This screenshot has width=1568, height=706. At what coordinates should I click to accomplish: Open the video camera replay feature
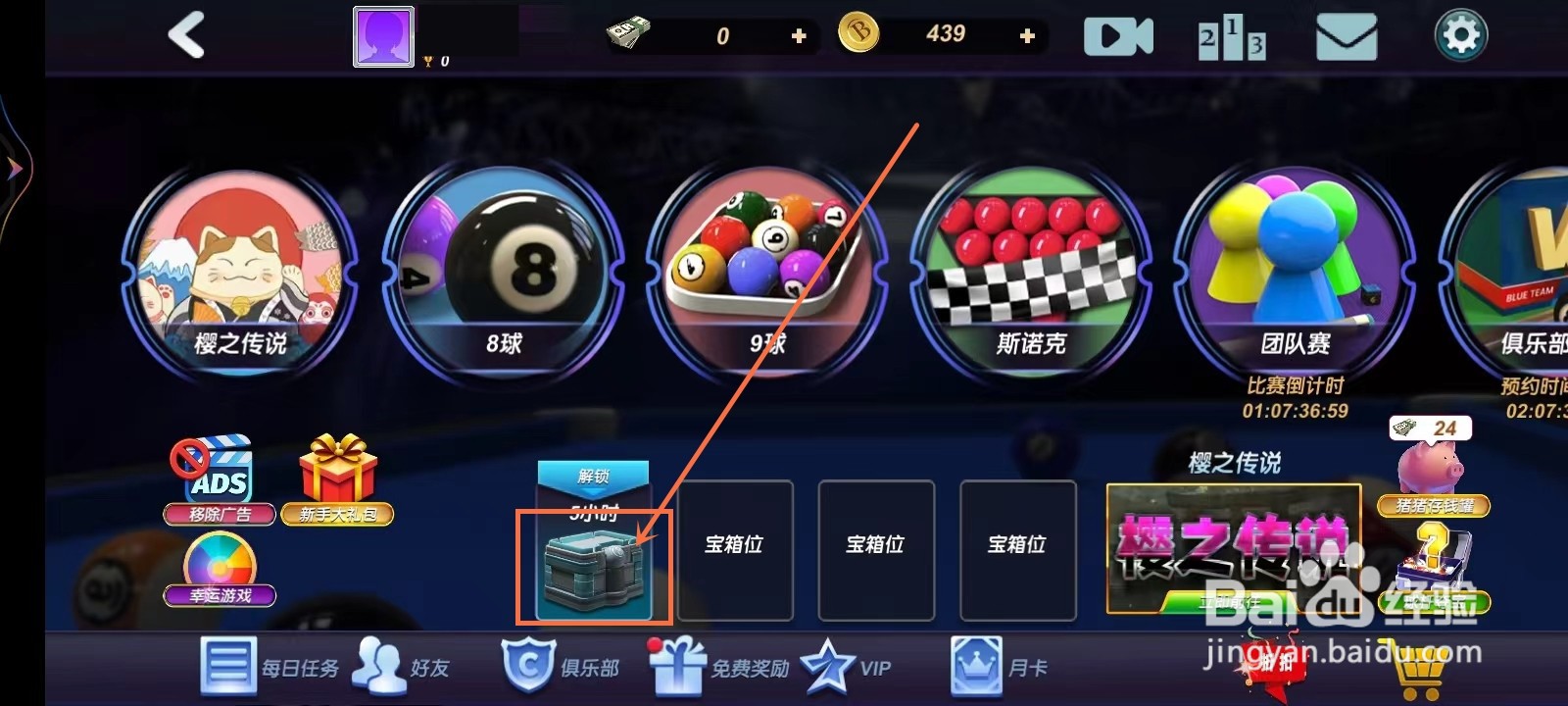pyautogui.click(x=1118, y=35)
